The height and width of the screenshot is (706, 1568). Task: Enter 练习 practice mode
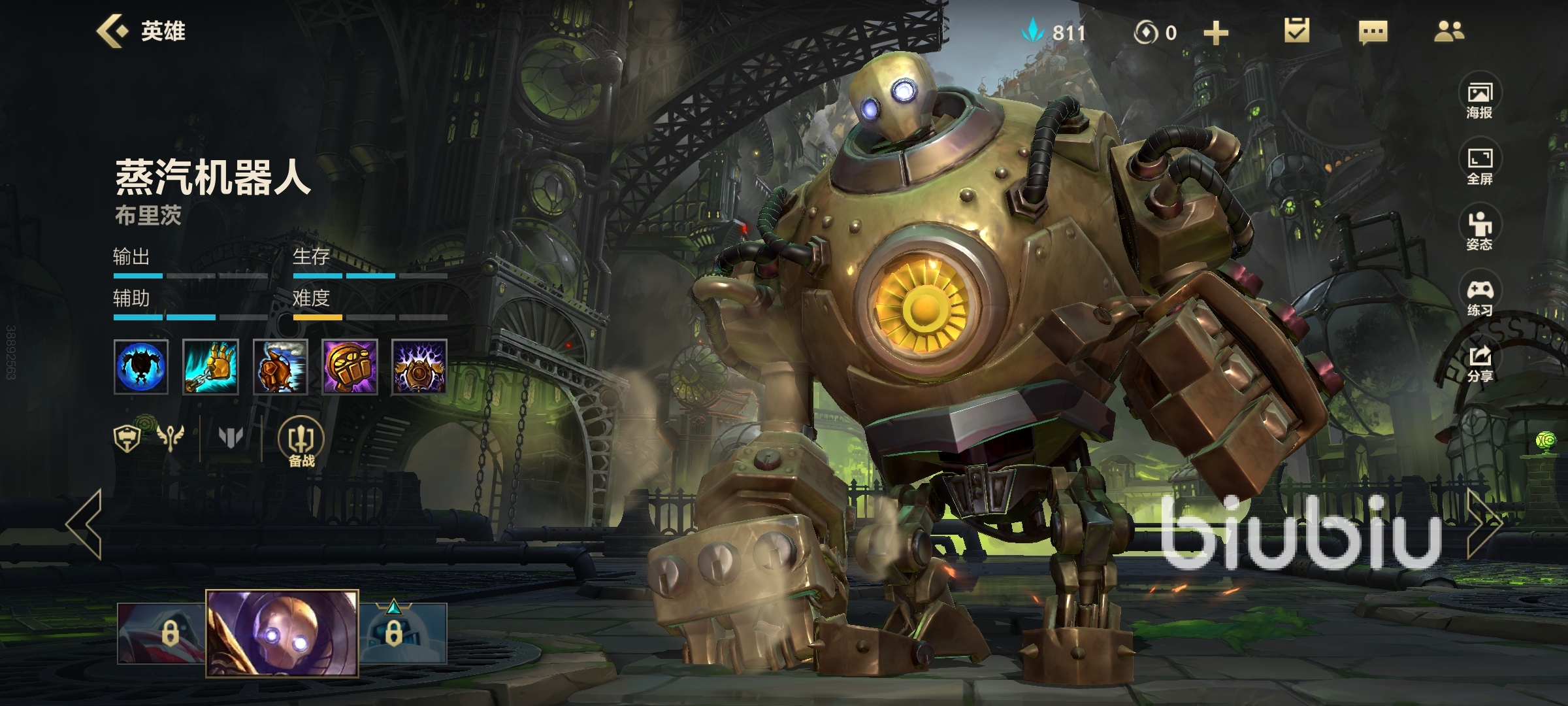pyautogui.click(x=1479, y=298)
